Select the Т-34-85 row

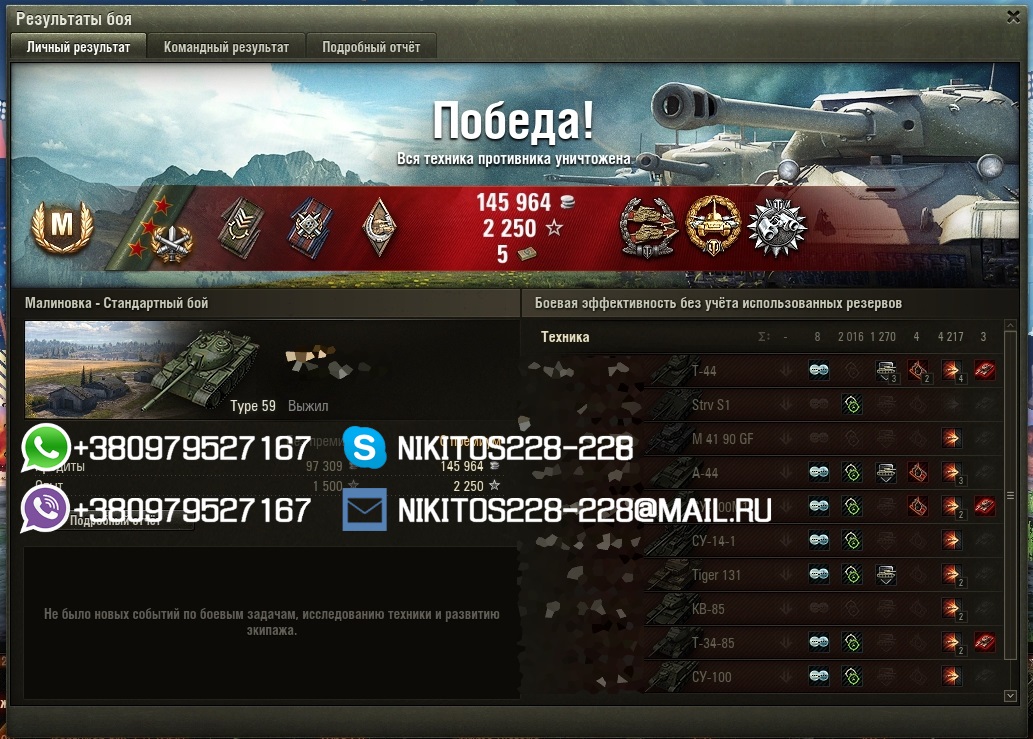pyautogui.click(x=712, y=643)
